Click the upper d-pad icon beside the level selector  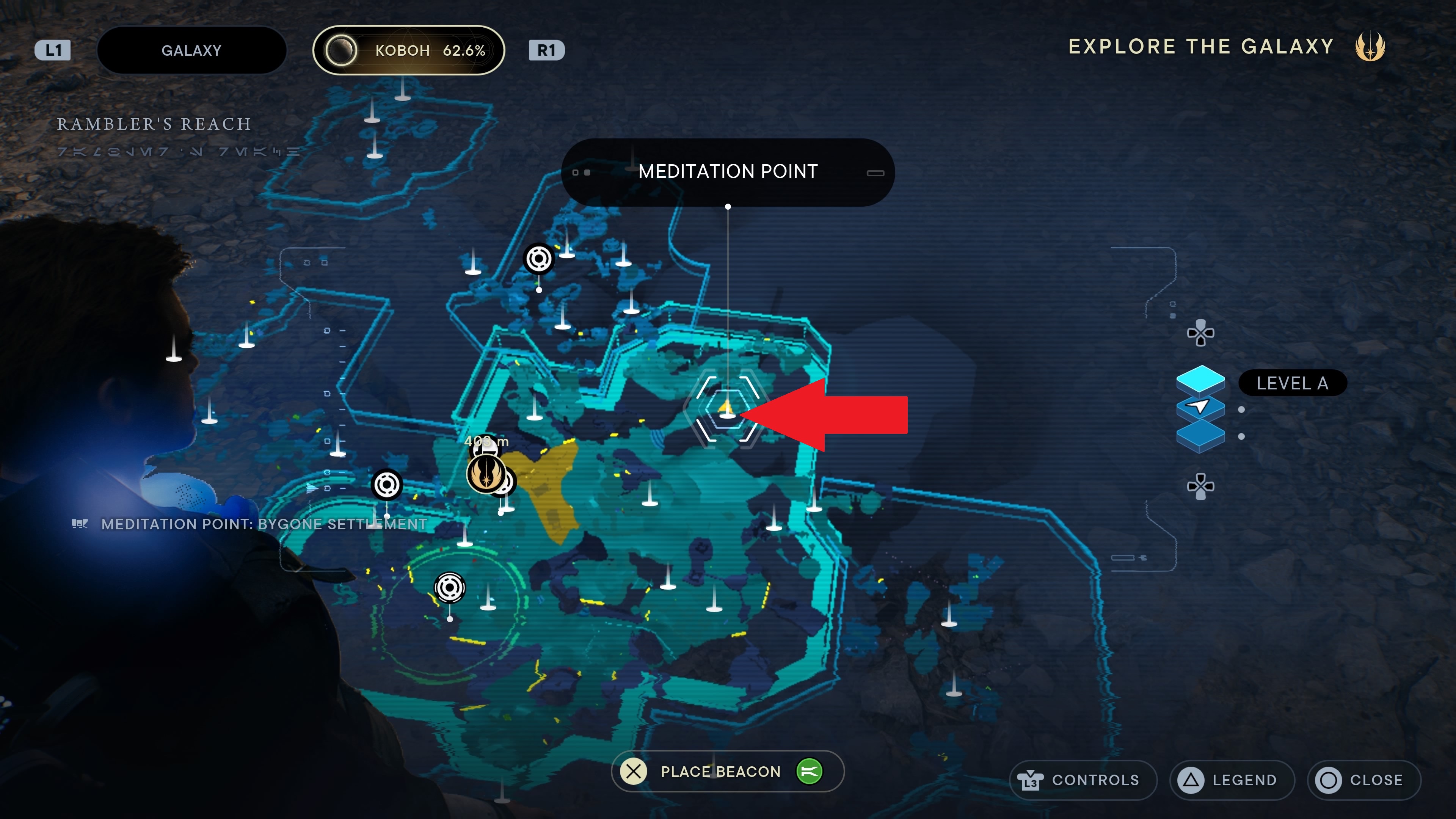pyautogui.click(x=1201, y=334)
